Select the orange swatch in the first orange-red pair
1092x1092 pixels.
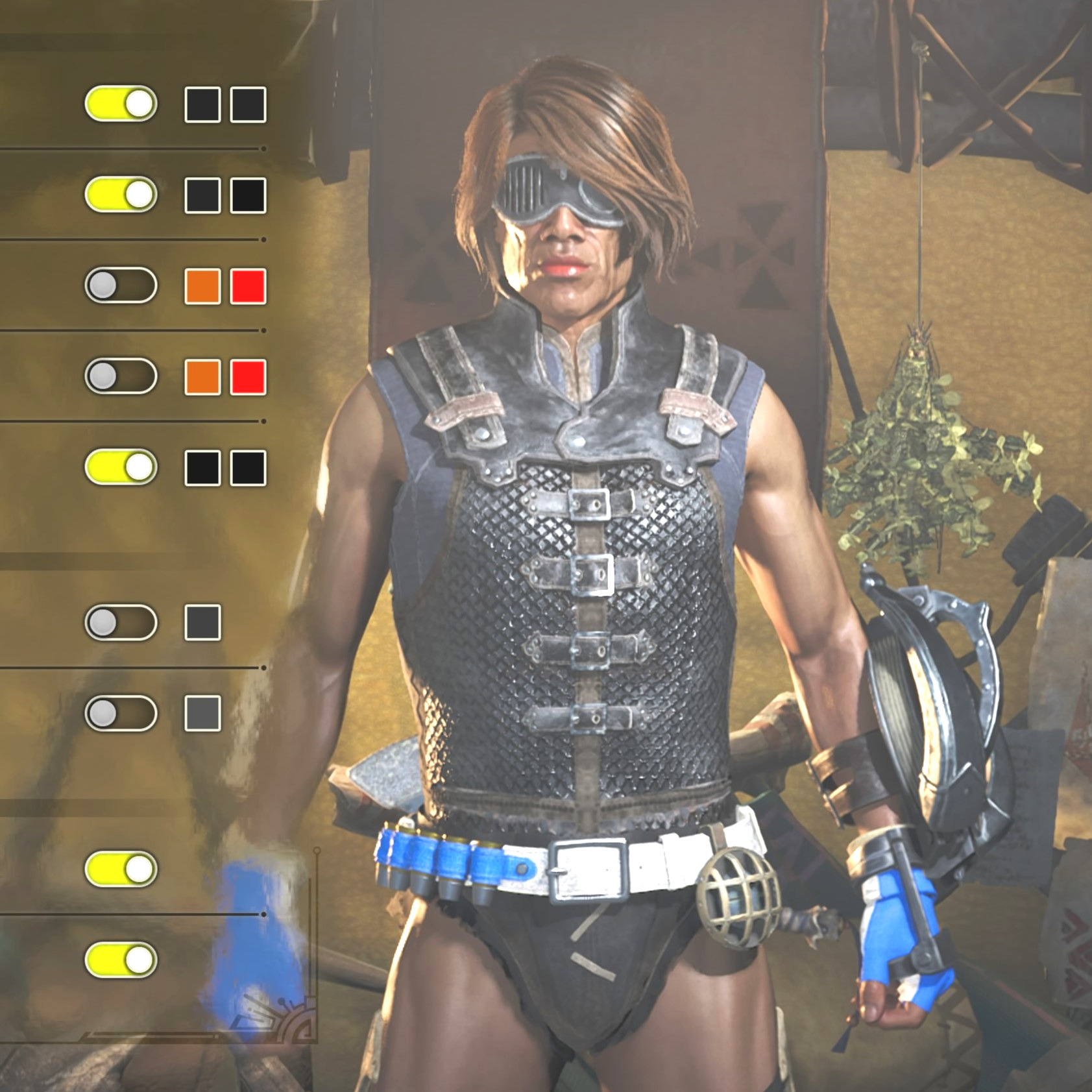tap(202, 286)
